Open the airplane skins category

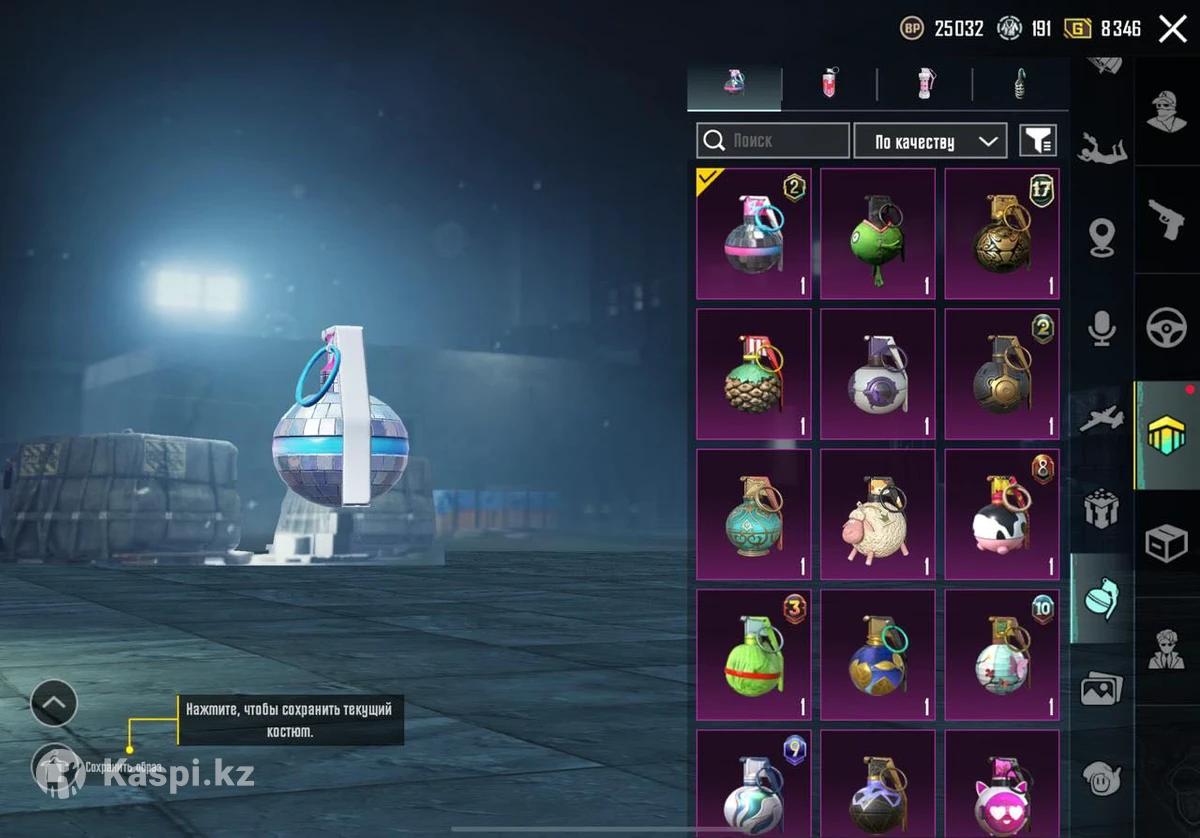(x=1102, y=419)
